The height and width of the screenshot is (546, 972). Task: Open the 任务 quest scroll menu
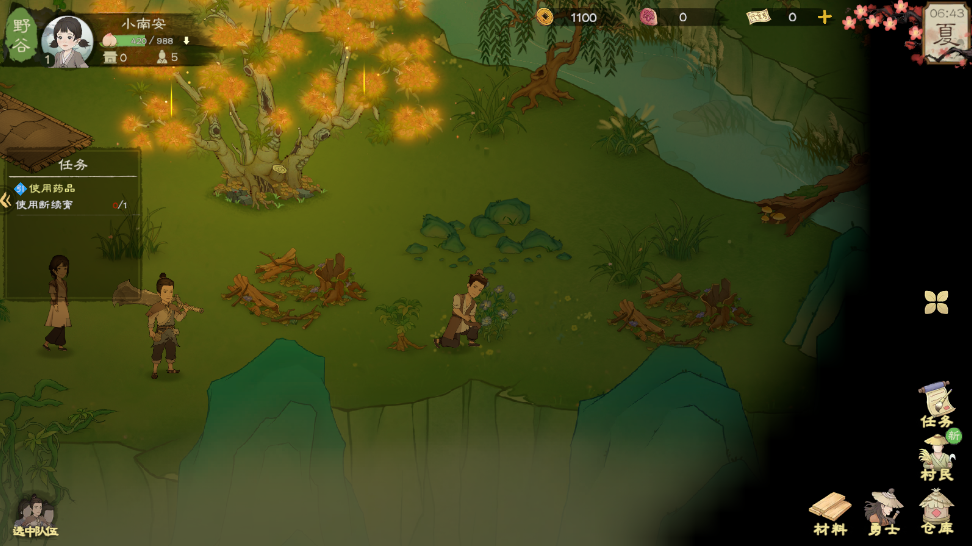pos(937,405)
